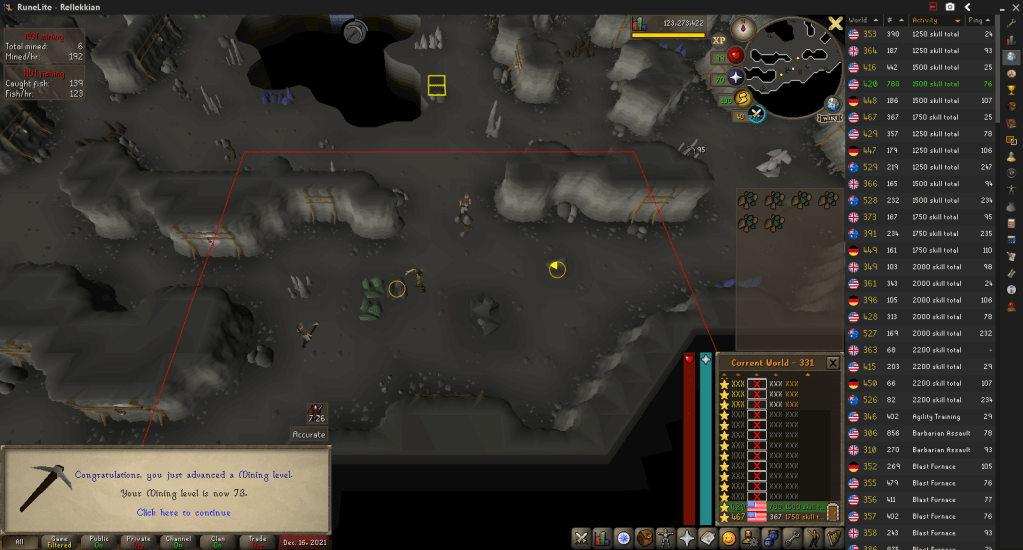Screen dimensions: 1023x550
Task: Show the All chat tab
Action: pos(19,541)
